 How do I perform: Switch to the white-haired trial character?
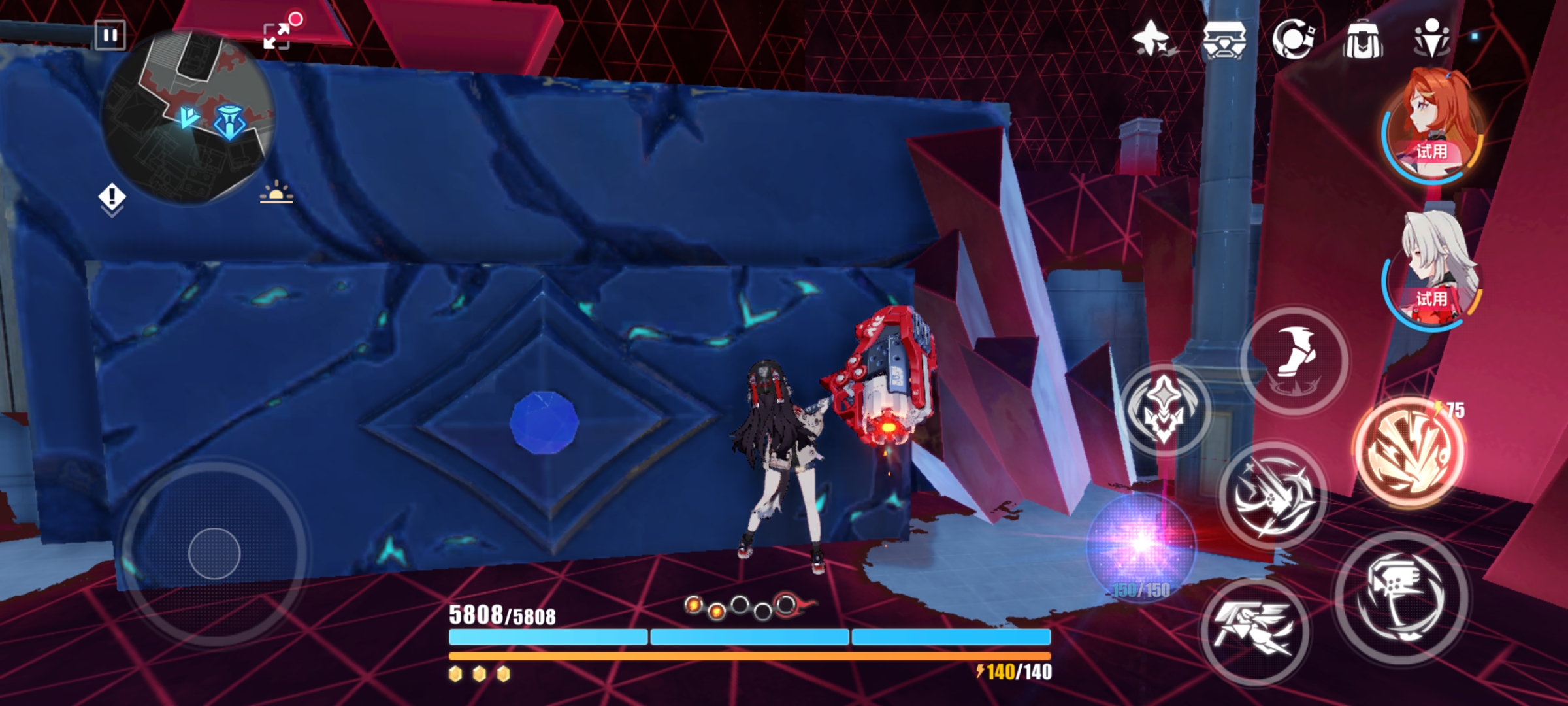(1433, 273)
